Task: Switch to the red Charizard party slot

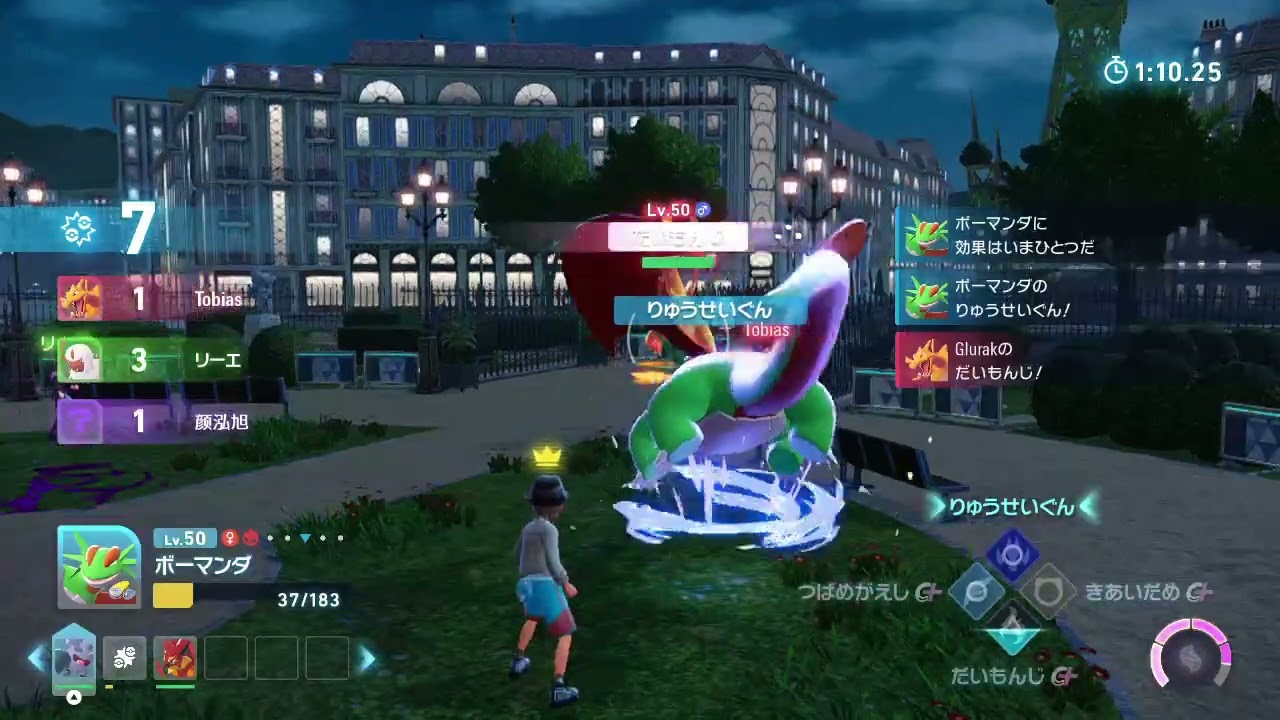Action: click(175, 658)
